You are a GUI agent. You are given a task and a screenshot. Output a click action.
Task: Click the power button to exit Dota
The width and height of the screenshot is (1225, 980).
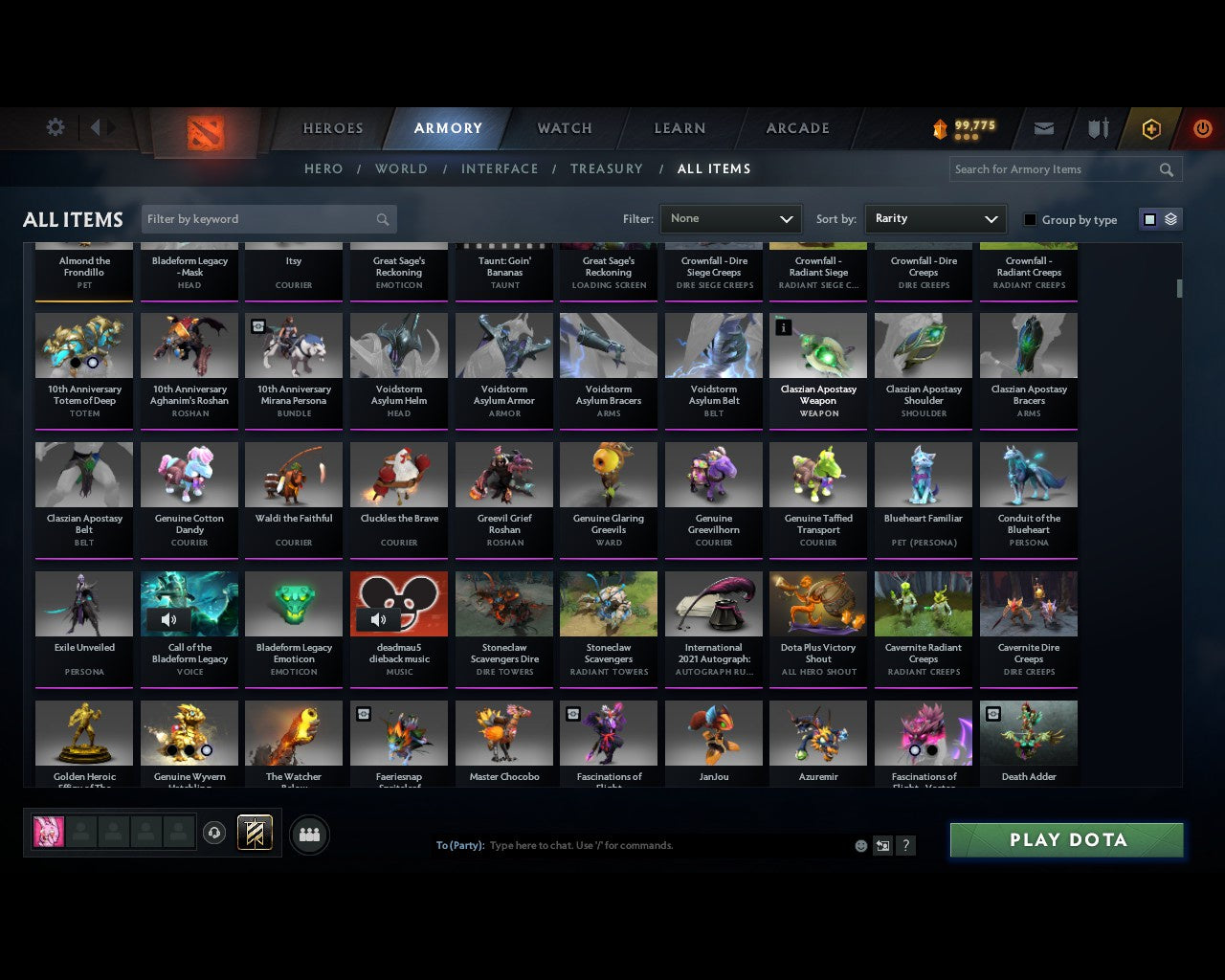tap(1202, 128)
